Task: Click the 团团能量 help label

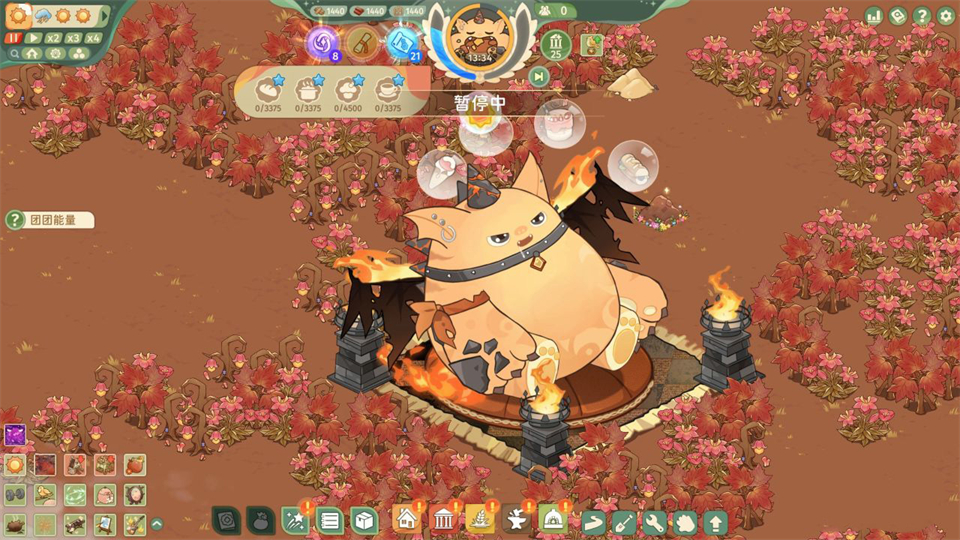Action: pos(52,220)
